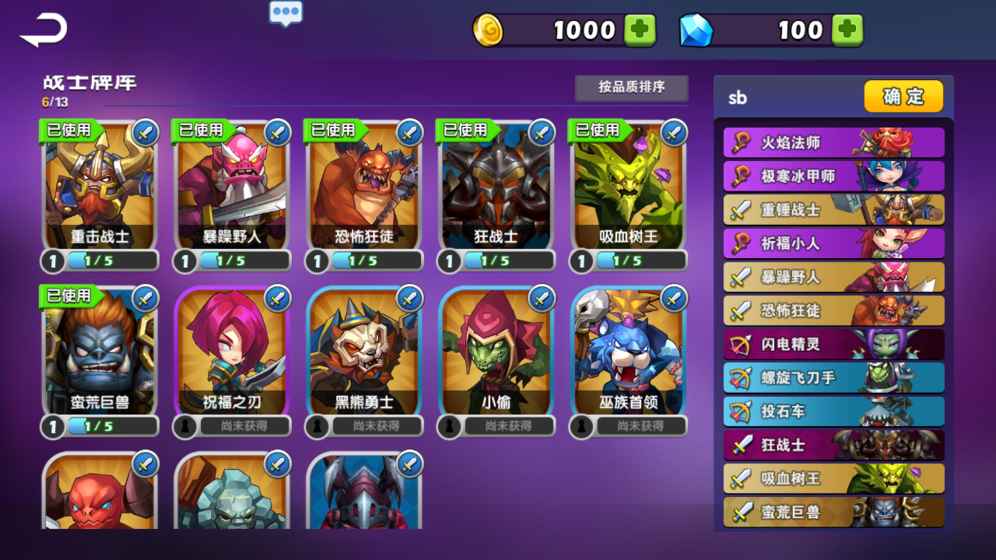Choose 极寒冰甲师 in the deck list
Screen dimensions: 996x560
tap(833, 177)
